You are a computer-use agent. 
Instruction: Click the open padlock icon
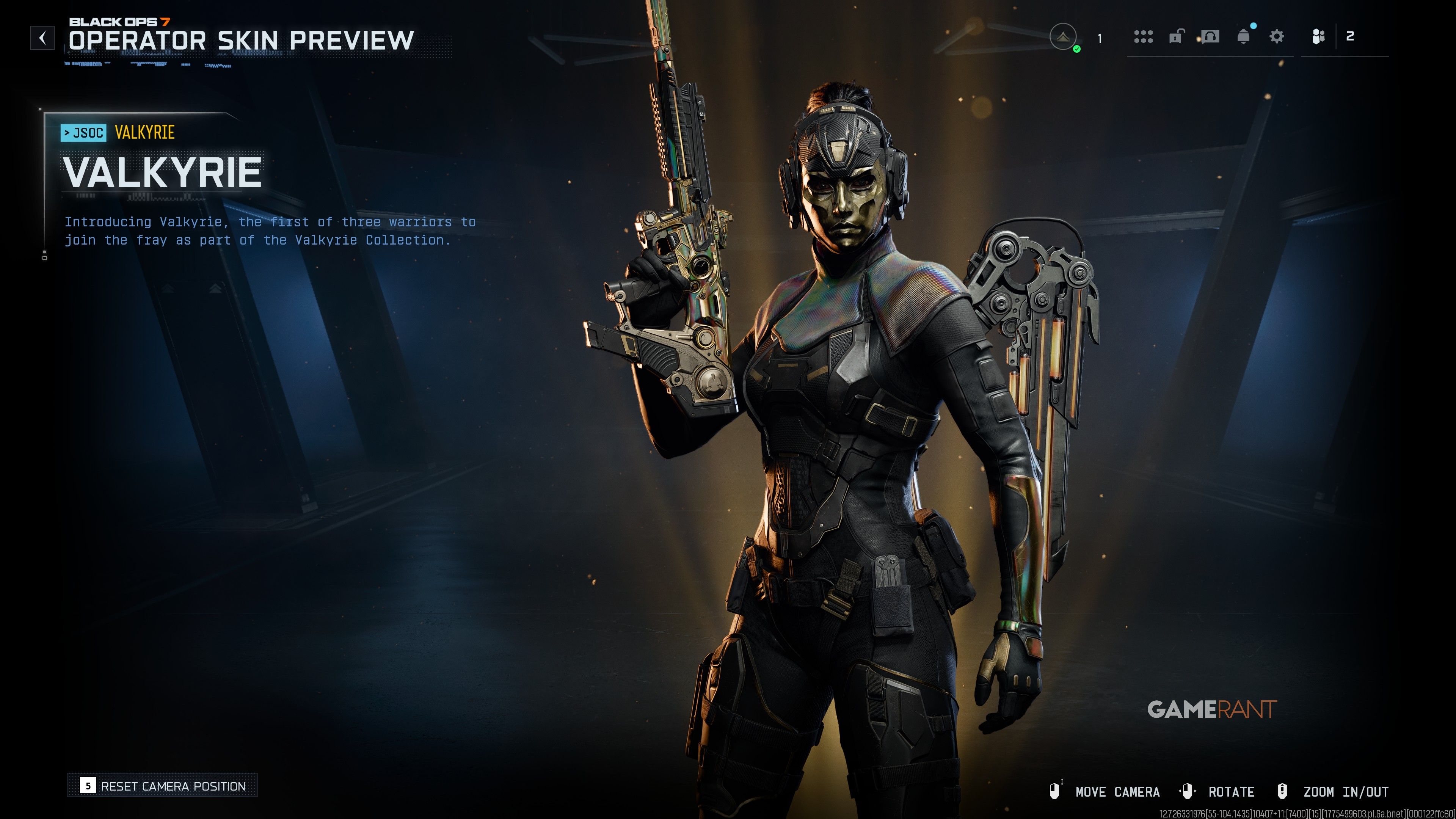1176,37
